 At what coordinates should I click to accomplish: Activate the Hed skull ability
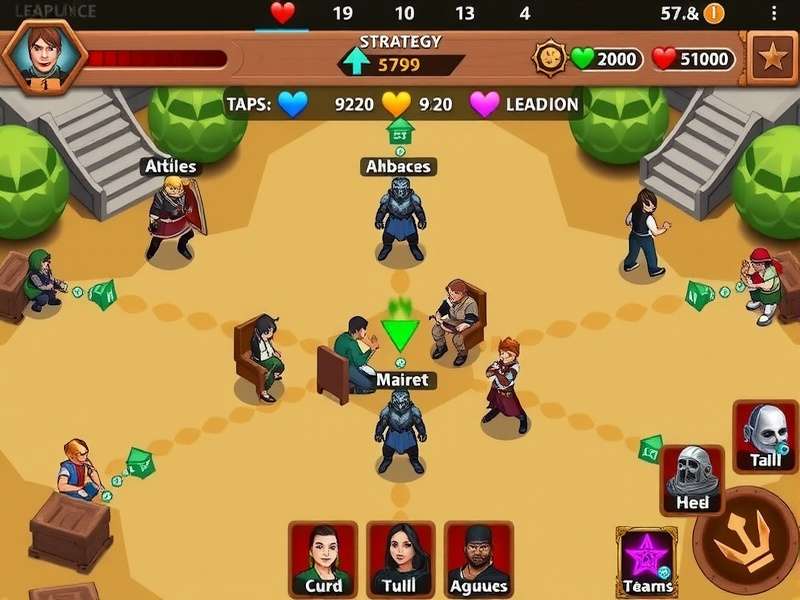(692, 480)
